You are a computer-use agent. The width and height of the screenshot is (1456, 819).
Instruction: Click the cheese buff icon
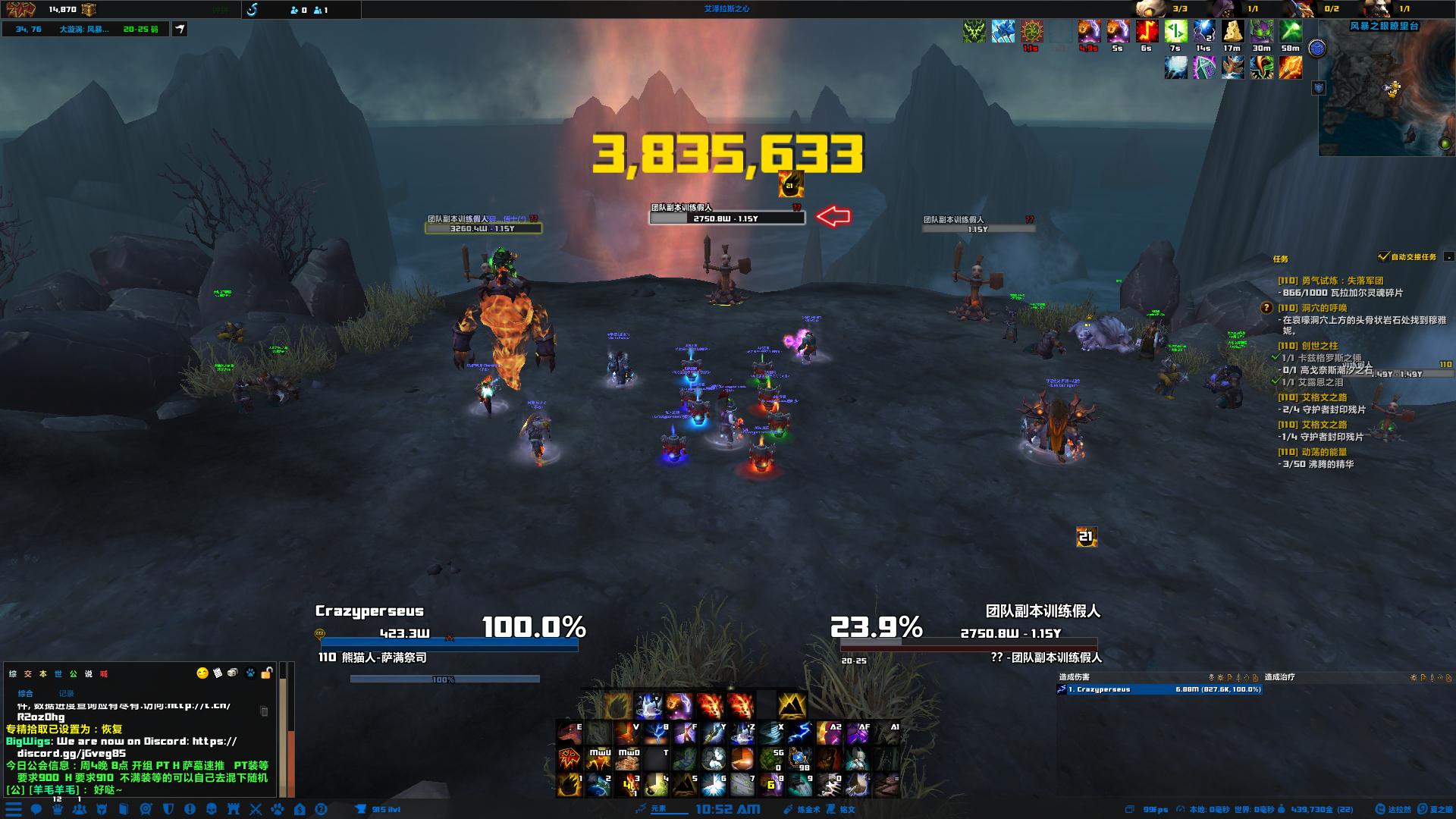click(x=1232, y=32)
